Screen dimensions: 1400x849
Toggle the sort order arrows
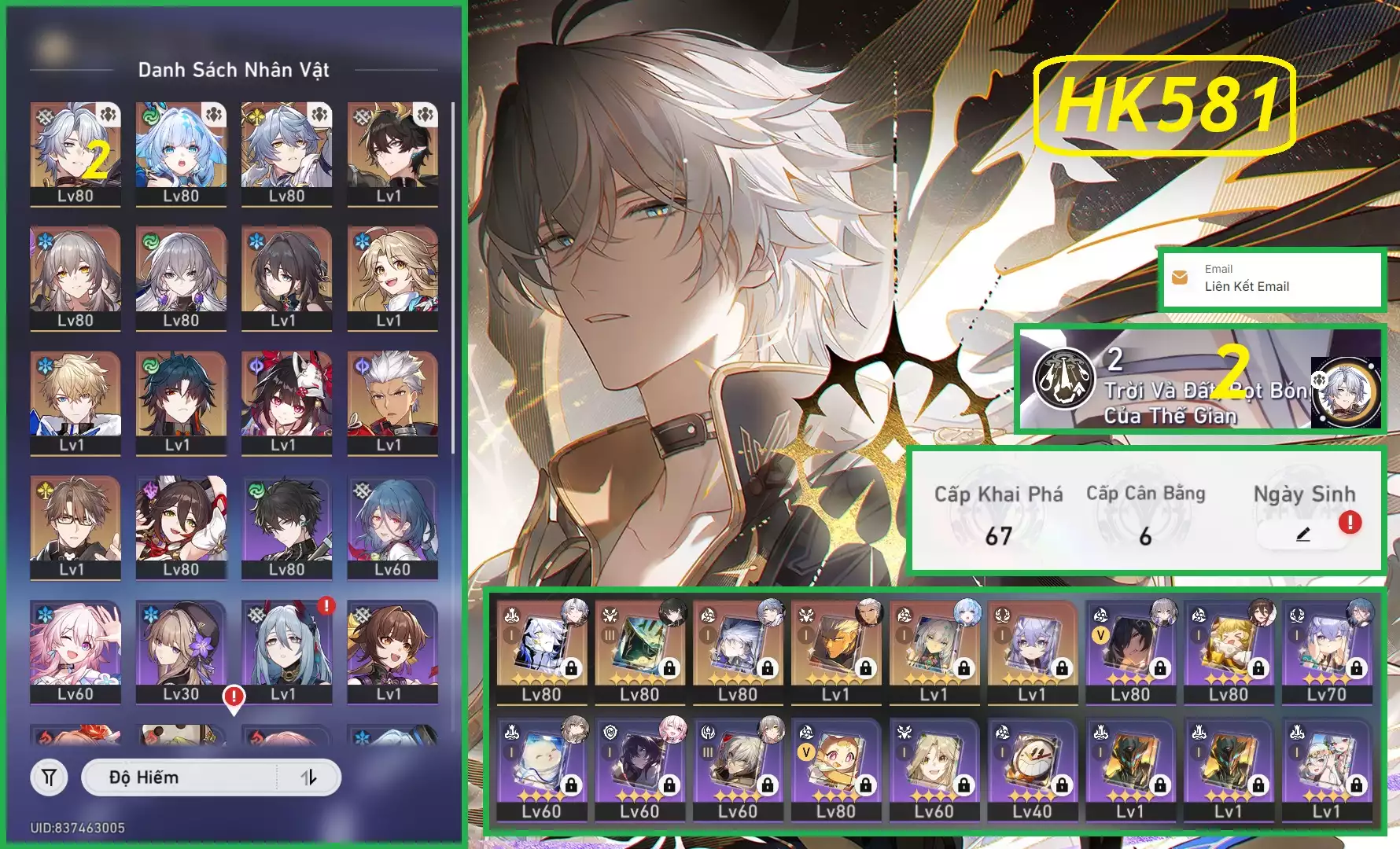[x=309, y=777]
